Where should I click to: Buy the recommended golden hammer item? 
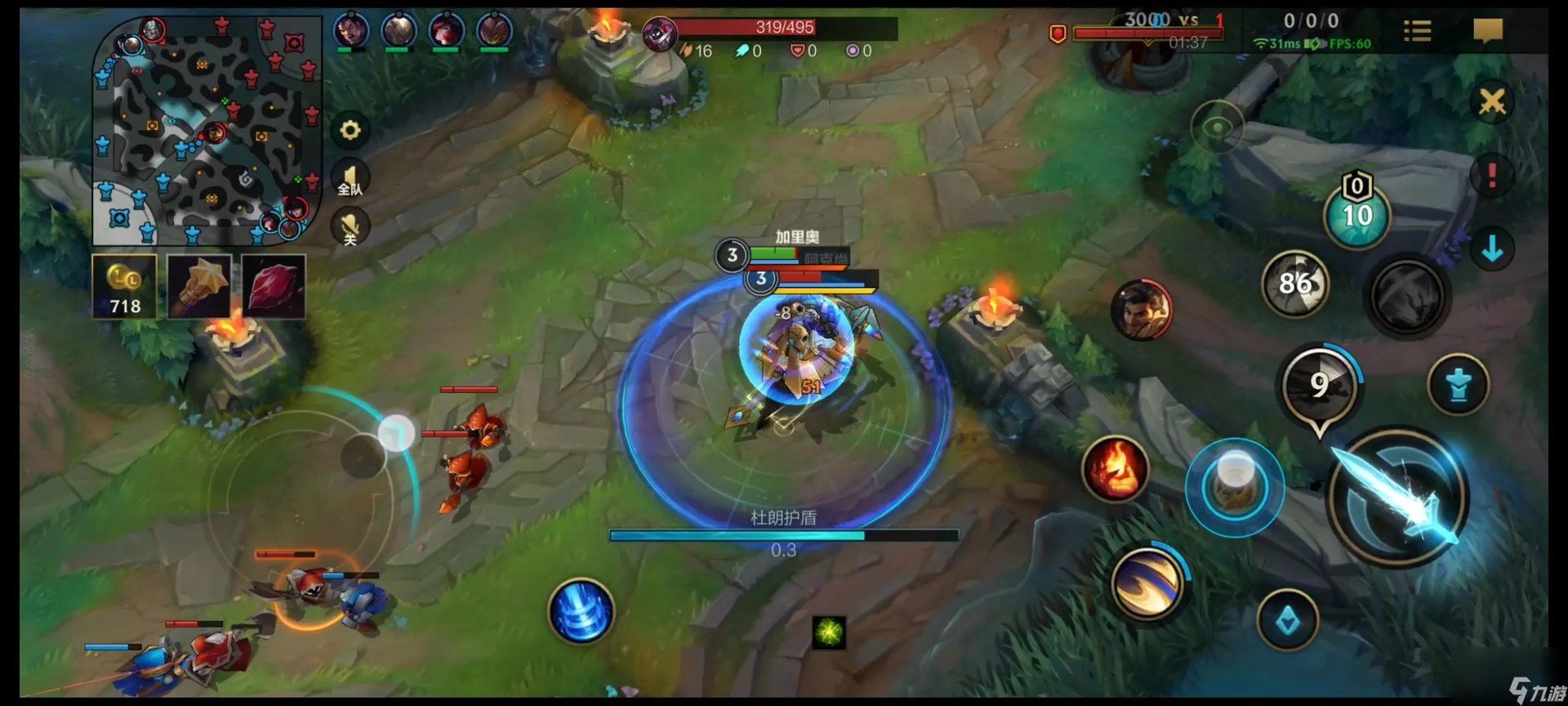[x=199, y=286]
